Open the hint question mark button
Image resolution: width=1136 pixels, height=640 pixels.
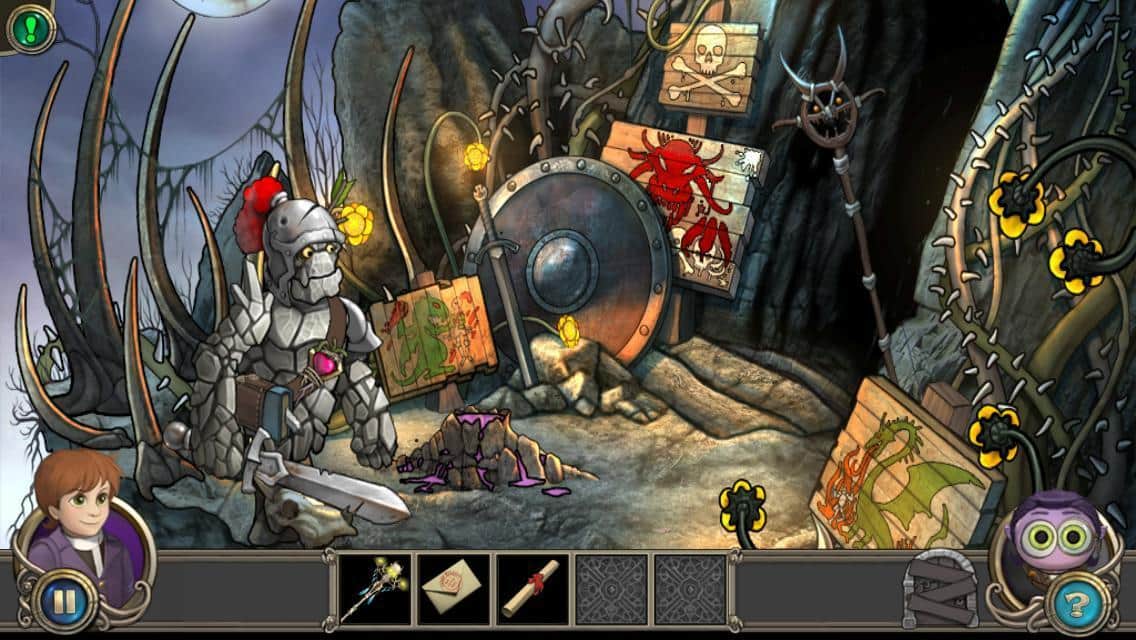tap(1078, 603)
